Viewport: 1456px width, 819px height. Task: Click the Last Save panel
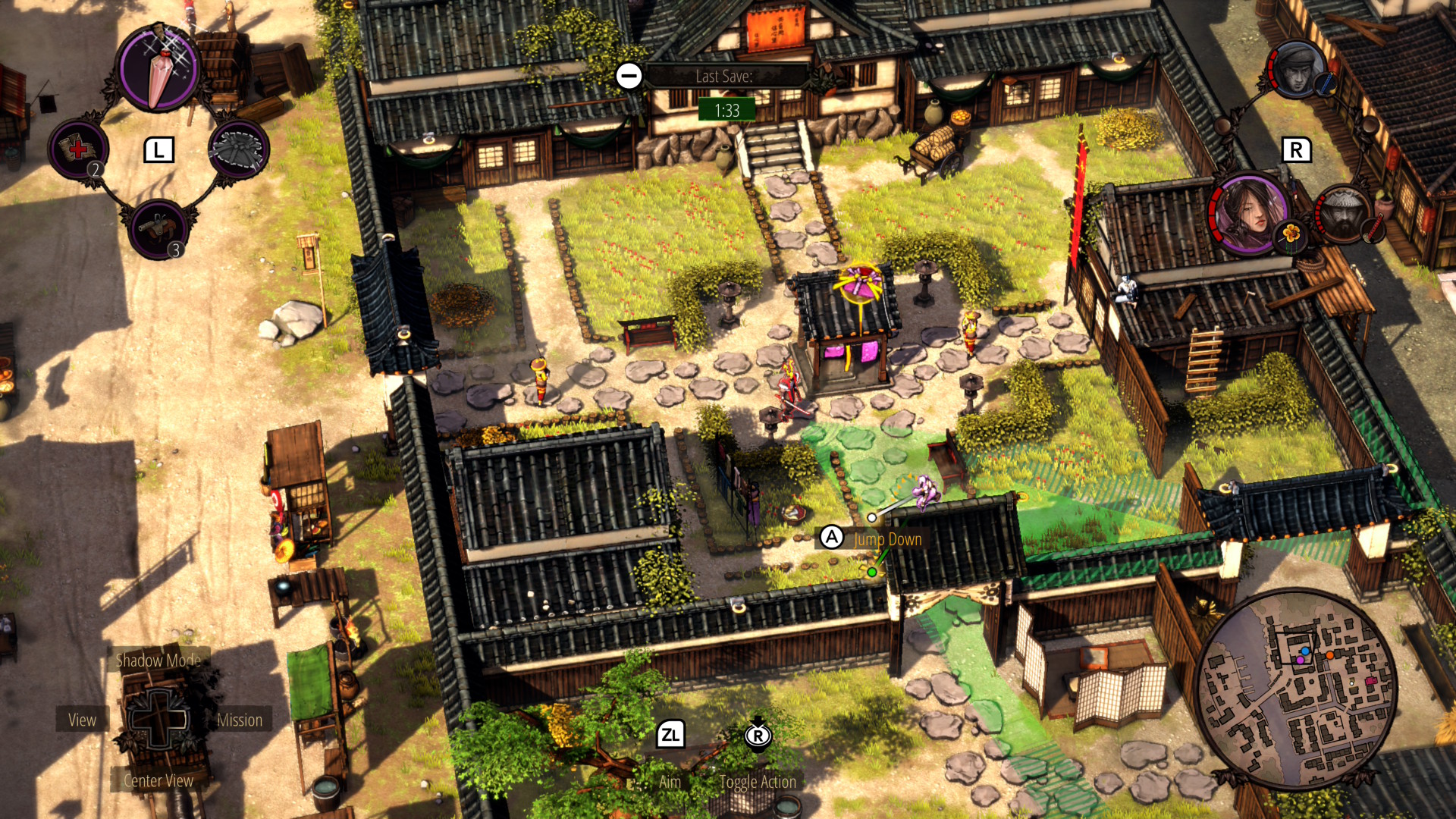click(724, 77)
